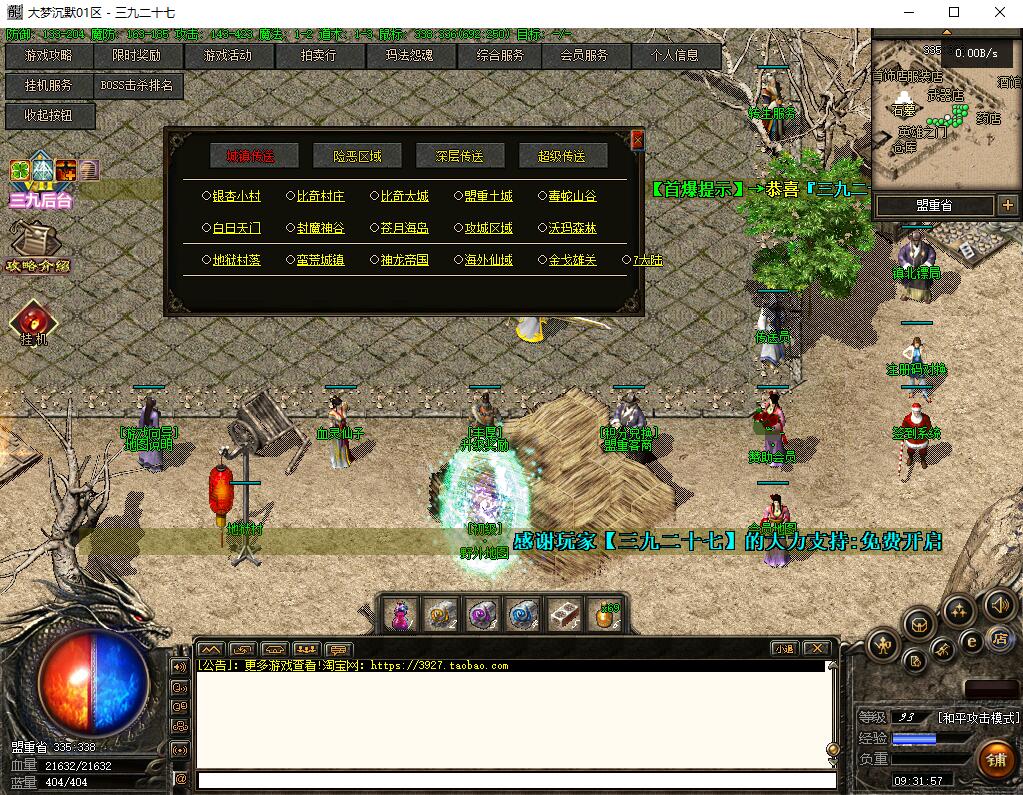Click the BOSS击杀排名 button
1023x795 pixels.
(137, 86)
